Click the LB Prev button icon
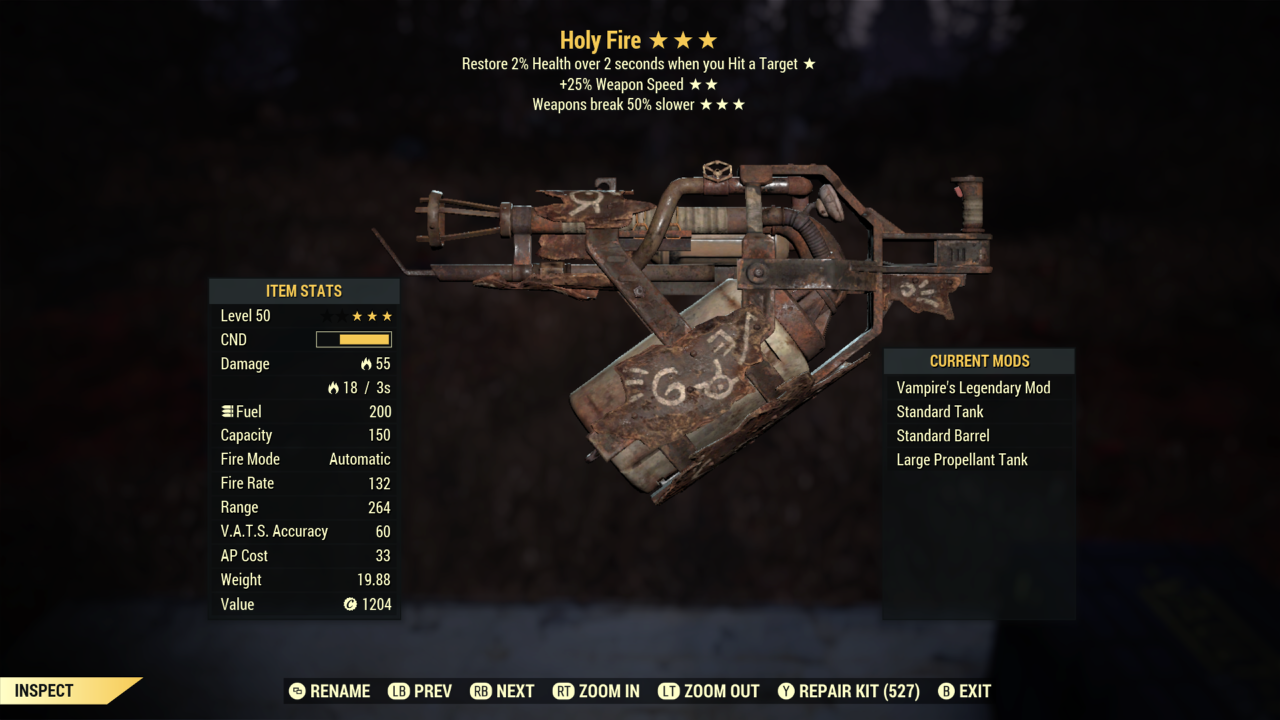Image resolution: width=1280 pixels, height=720 pixels. pyautogui.click(x=398, y=691)
